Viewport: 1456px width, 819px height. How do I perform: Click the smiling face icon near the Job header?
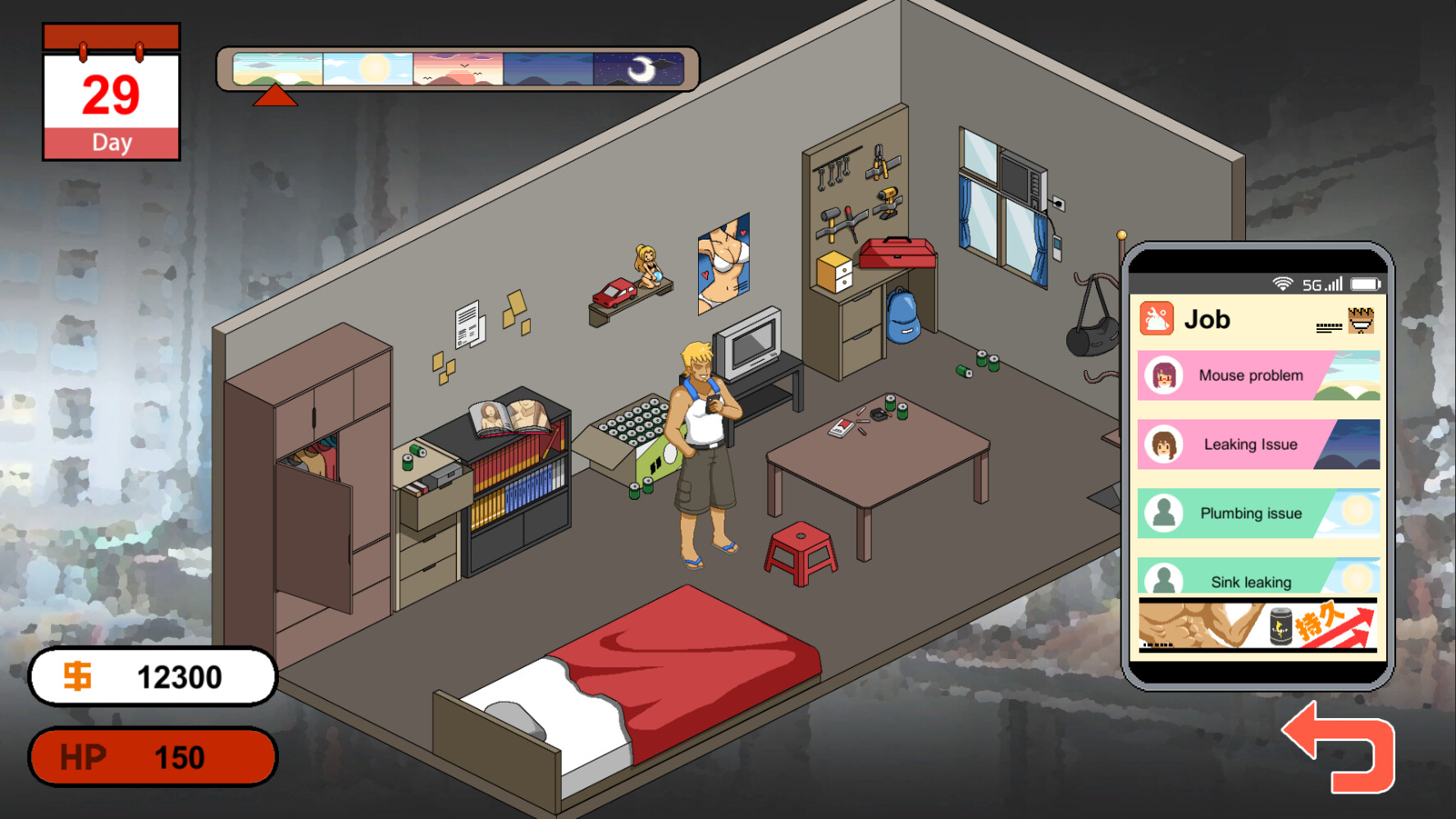coord(1362,320)
